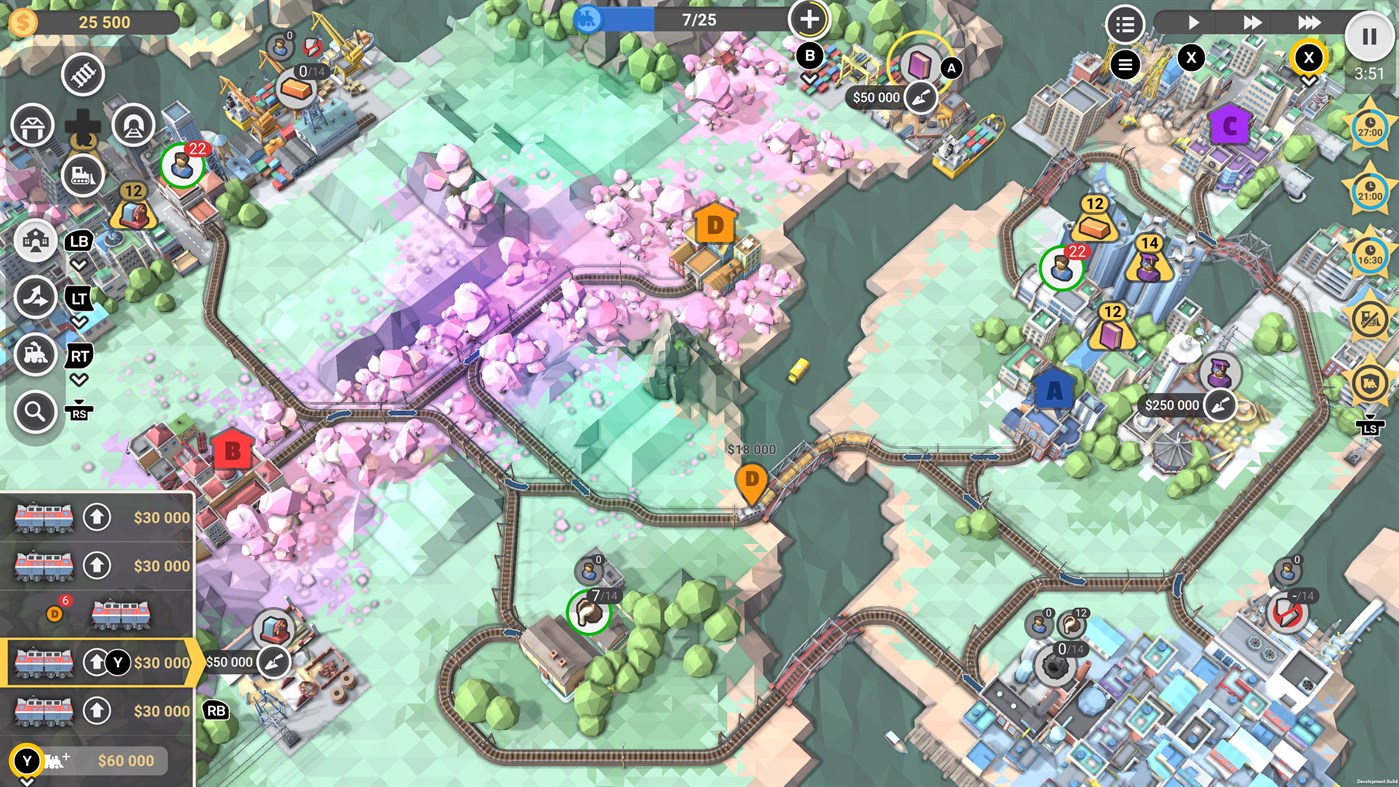Activate the magnifier zoom tool

click(x=35, y=412)
